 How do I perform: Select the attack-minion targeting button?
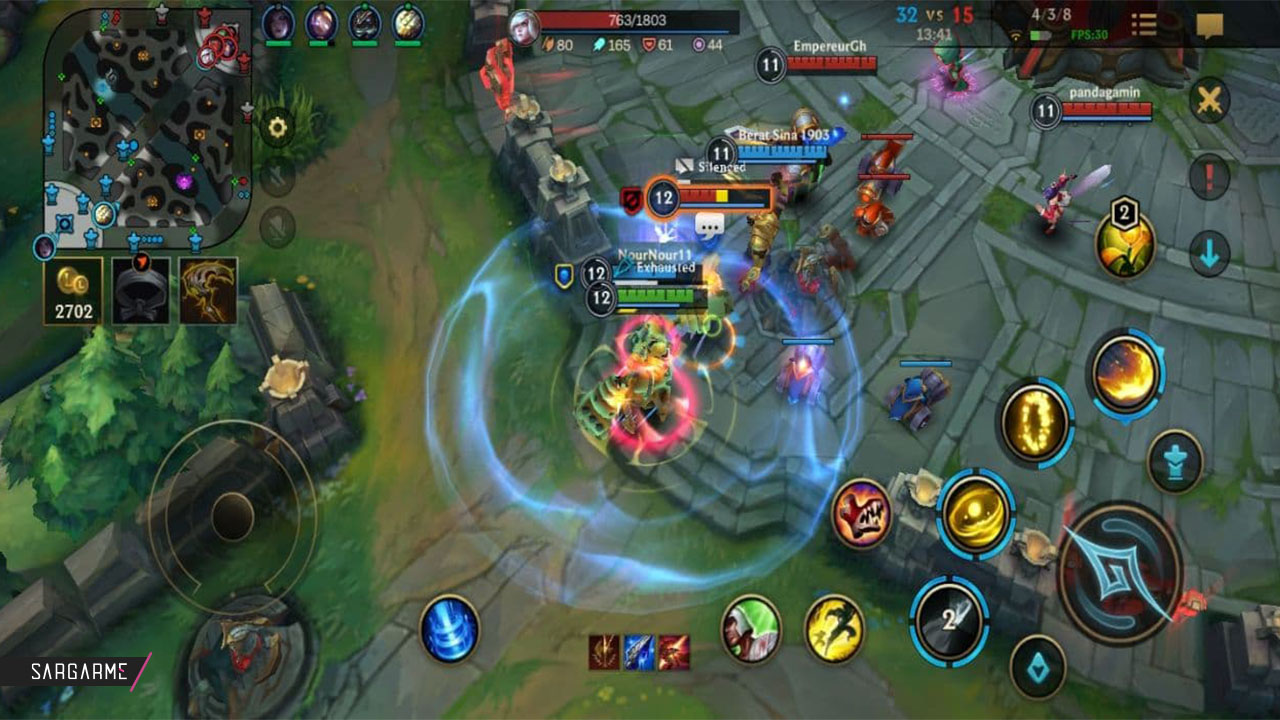(1037, 666)
